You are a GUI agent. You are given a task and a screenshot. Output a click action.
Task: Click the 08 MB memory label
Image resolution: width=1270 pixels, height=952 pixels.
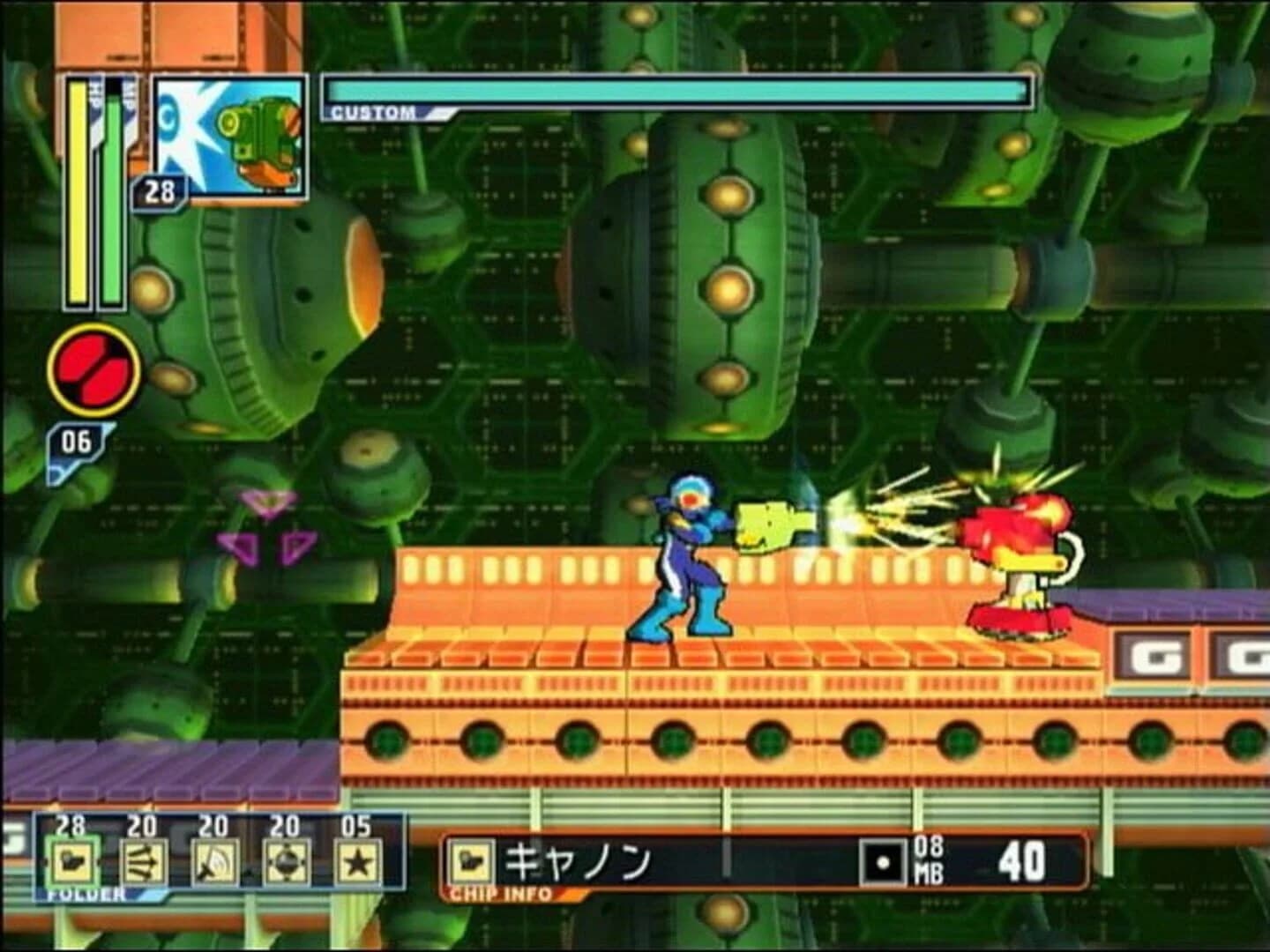(x=928, y=857)
